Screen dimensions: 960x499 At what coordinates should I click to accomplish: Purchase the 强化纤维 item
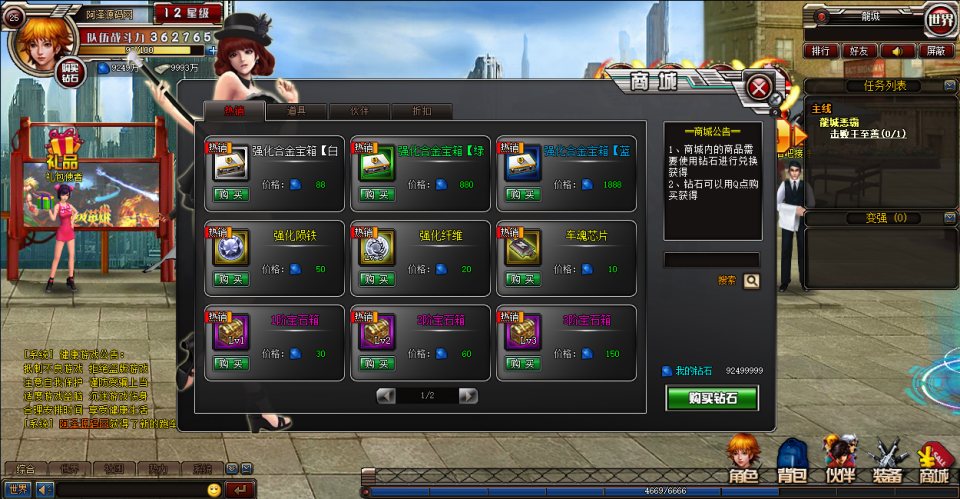click(377, 279)
